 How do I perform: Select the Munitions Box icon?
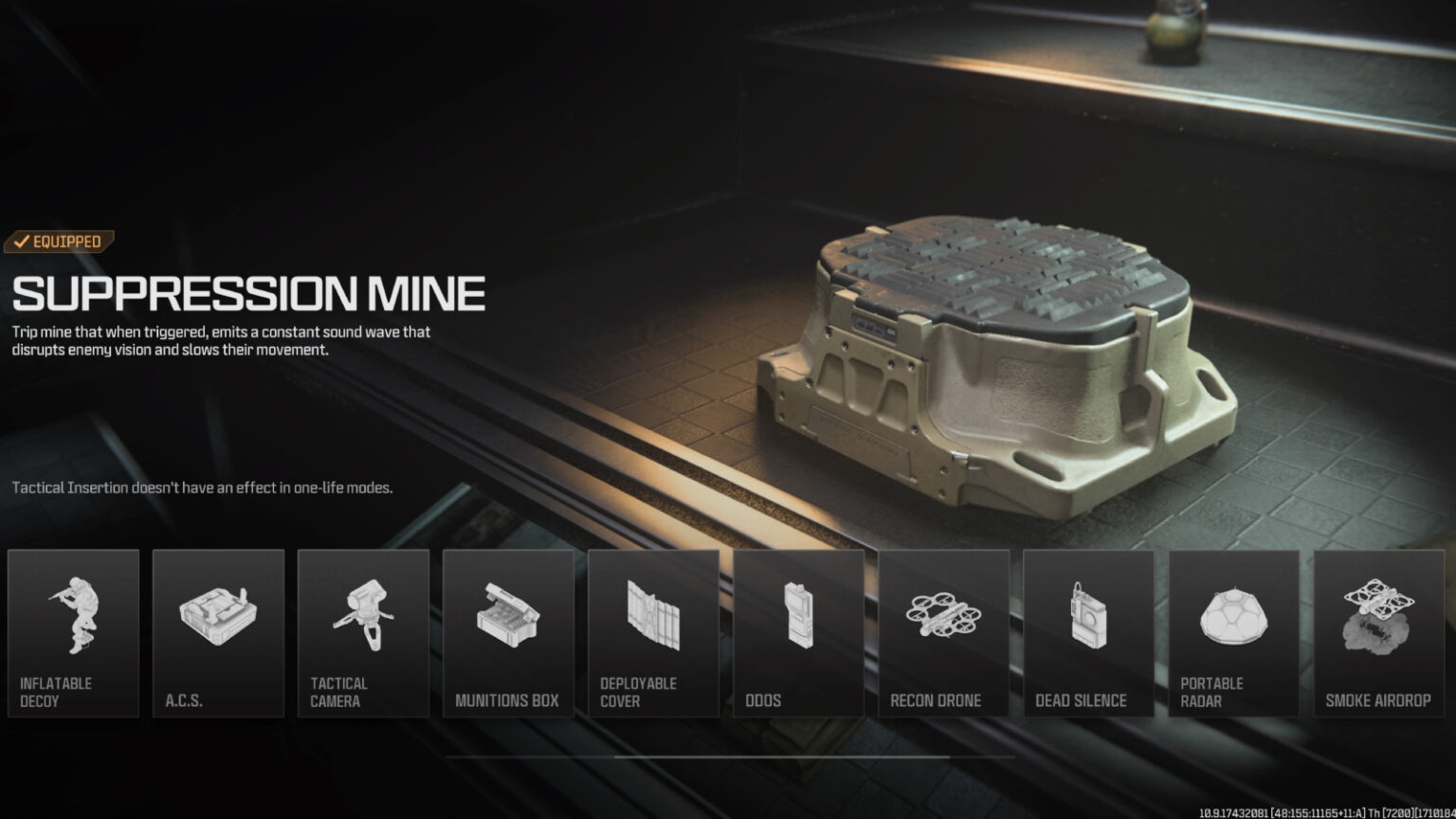coord(509,616)
